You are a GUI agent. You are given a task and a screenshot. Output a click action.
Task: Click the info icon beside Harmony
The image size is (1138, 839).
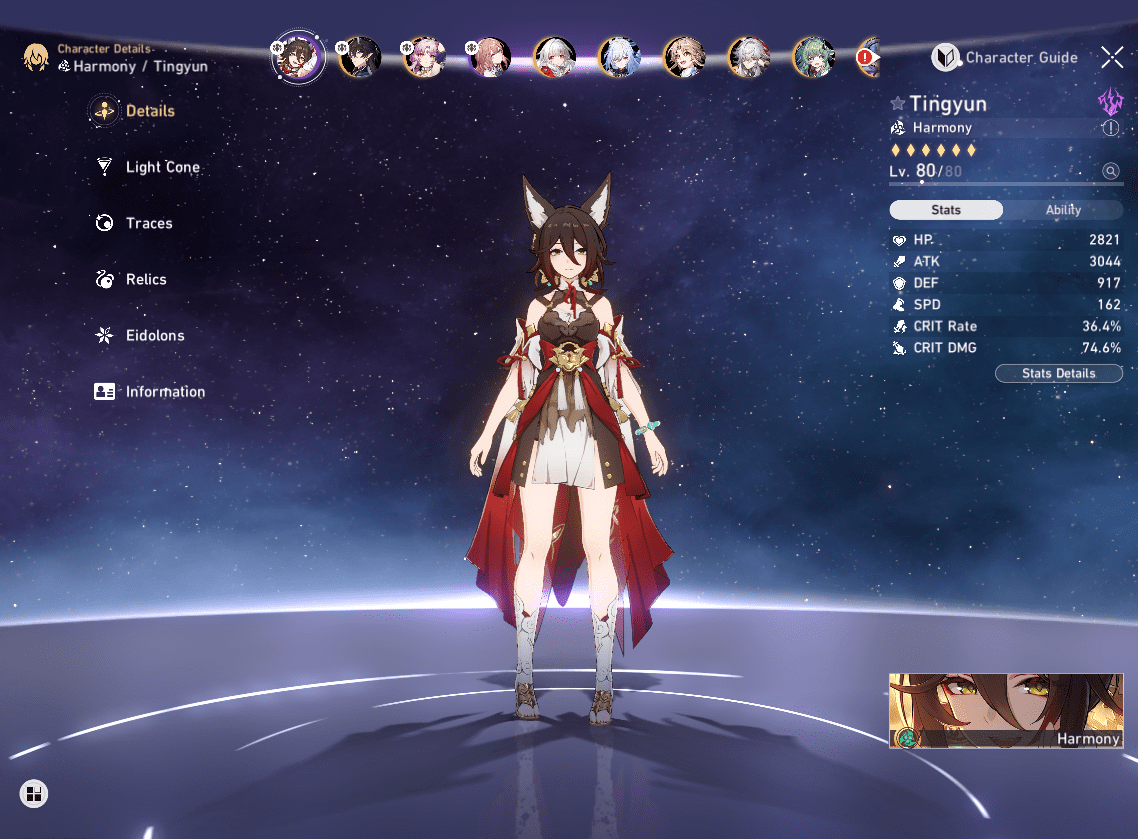(1110, 128)
